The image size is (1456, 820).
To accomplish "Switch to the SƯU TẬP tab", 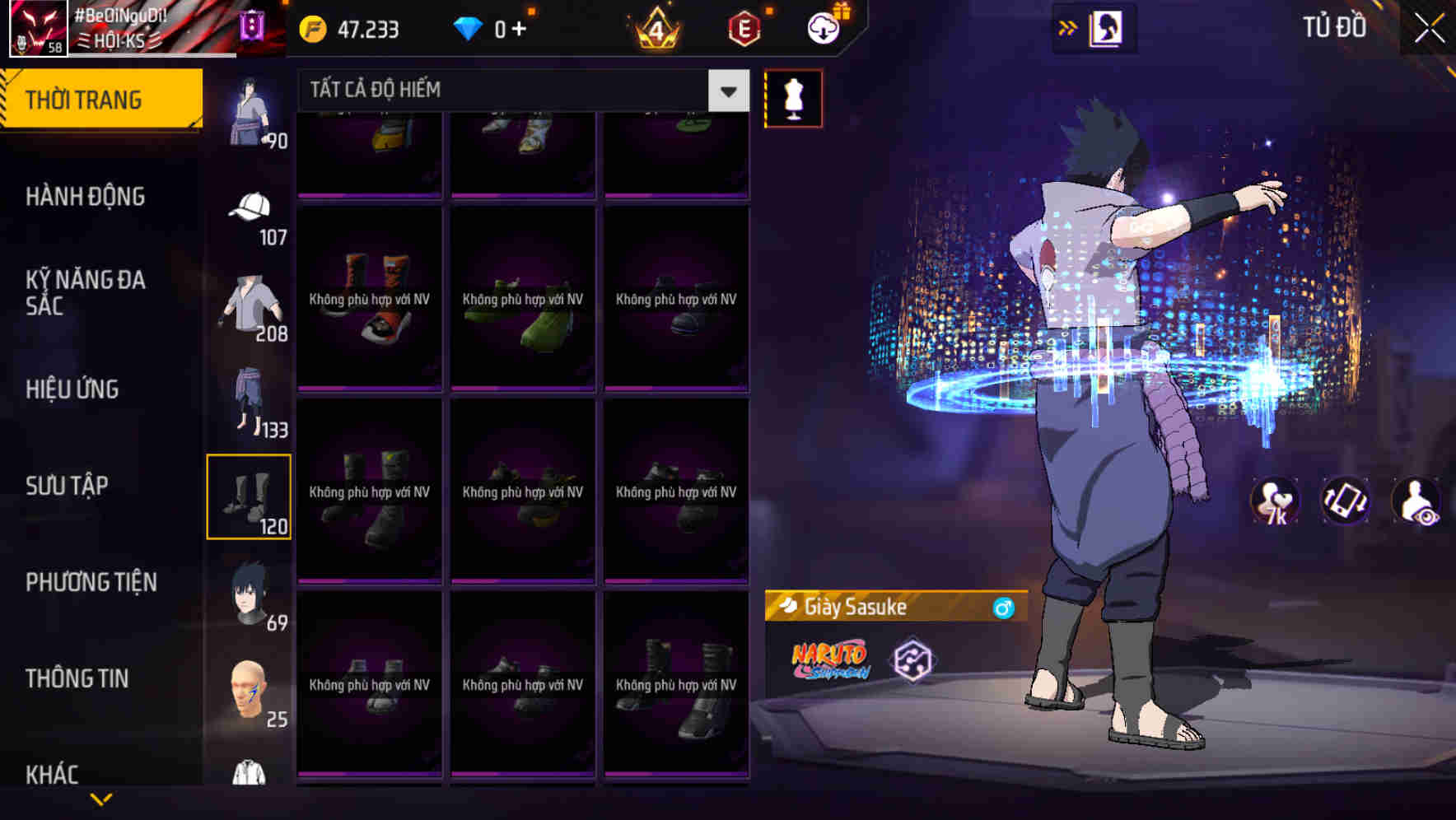I will point(68,486).
